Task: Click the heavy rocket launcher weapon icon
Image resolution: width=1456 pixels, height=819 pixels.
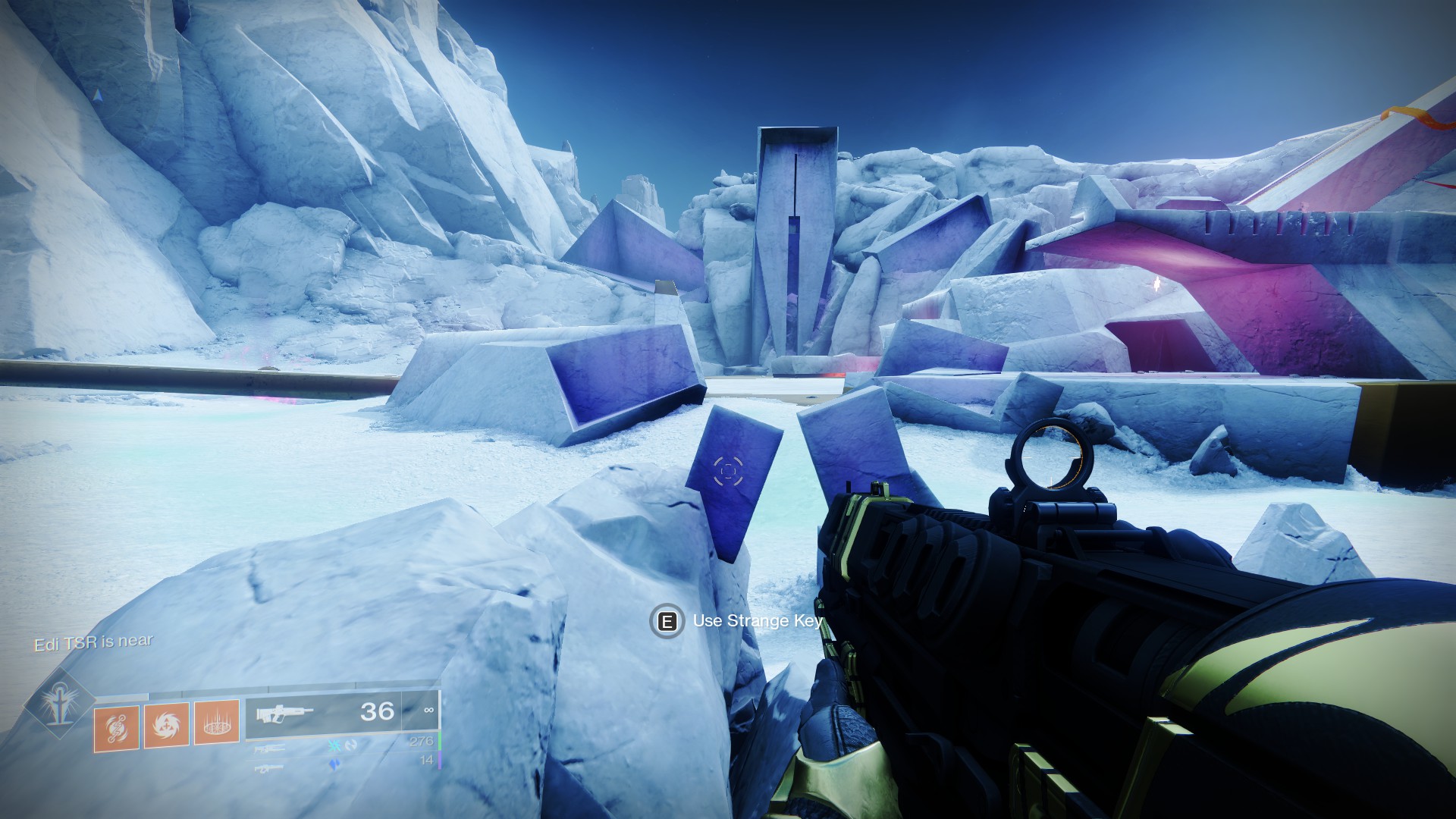Action: tap(270, 768)
